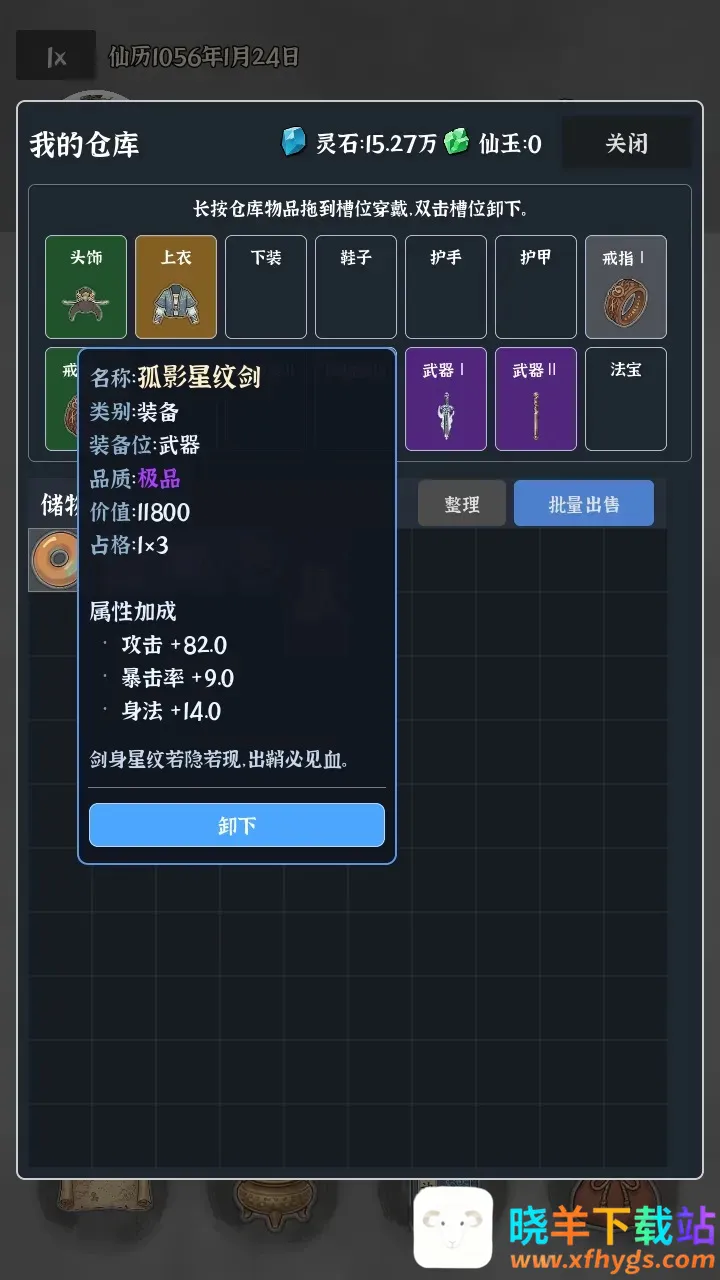
Task: Select the 戒指 I ring slot
Action: (x=626, y=287)
